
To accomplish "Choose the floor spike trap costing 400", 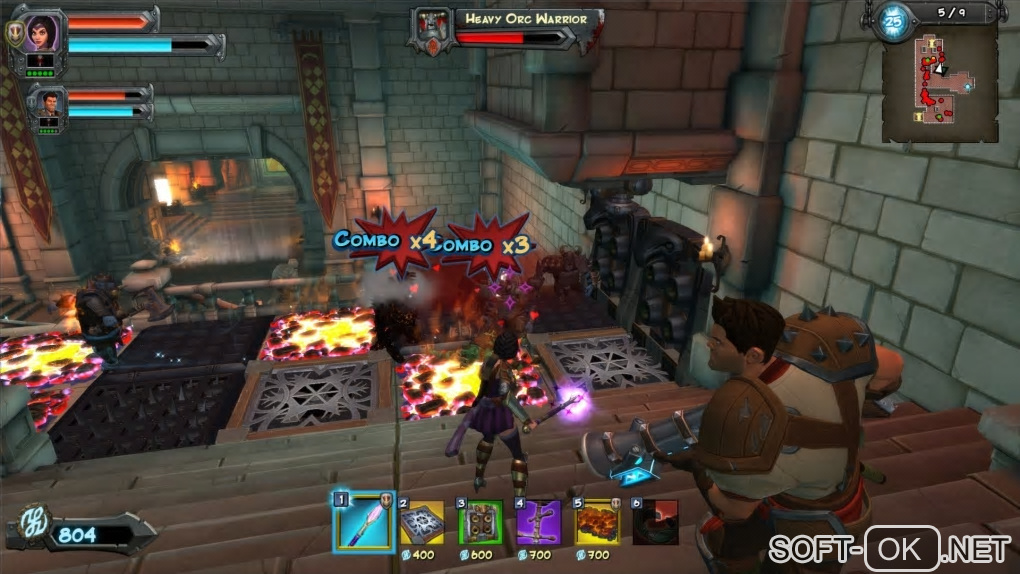I will (x=422, y=521).
